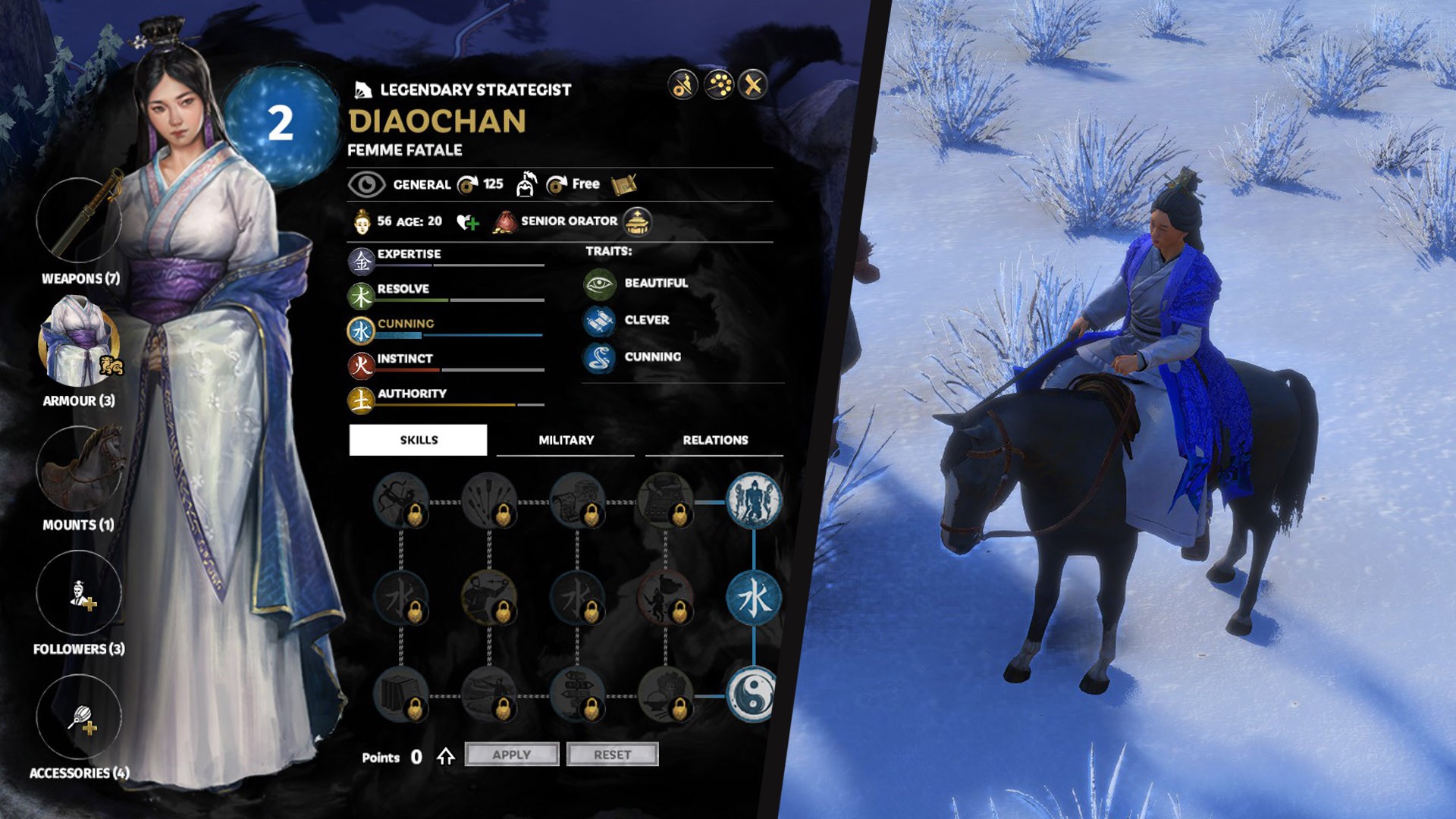Screen dimensions: 1456x819
Task: Select the Armour robe slot
Action: [x=79, y=342]
